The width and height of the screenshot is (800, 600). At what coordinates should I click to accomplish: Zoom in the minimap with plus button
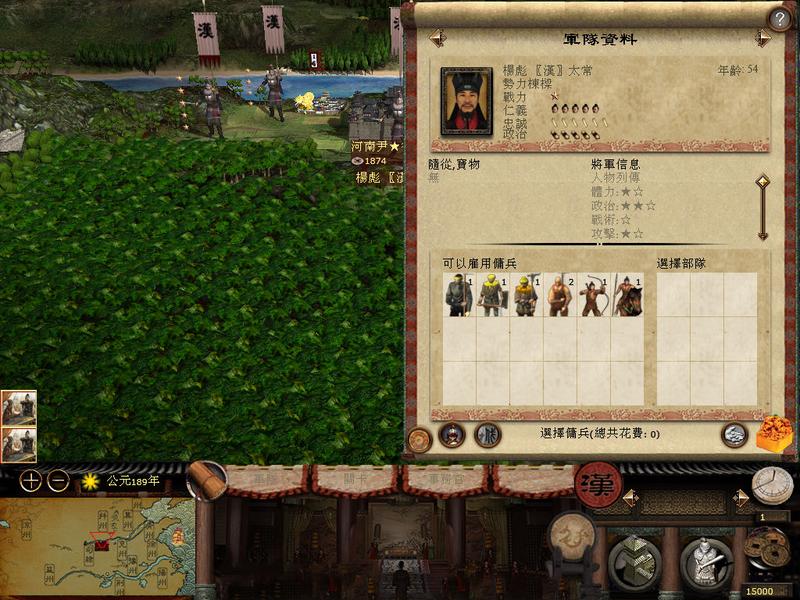pos(31,480)
